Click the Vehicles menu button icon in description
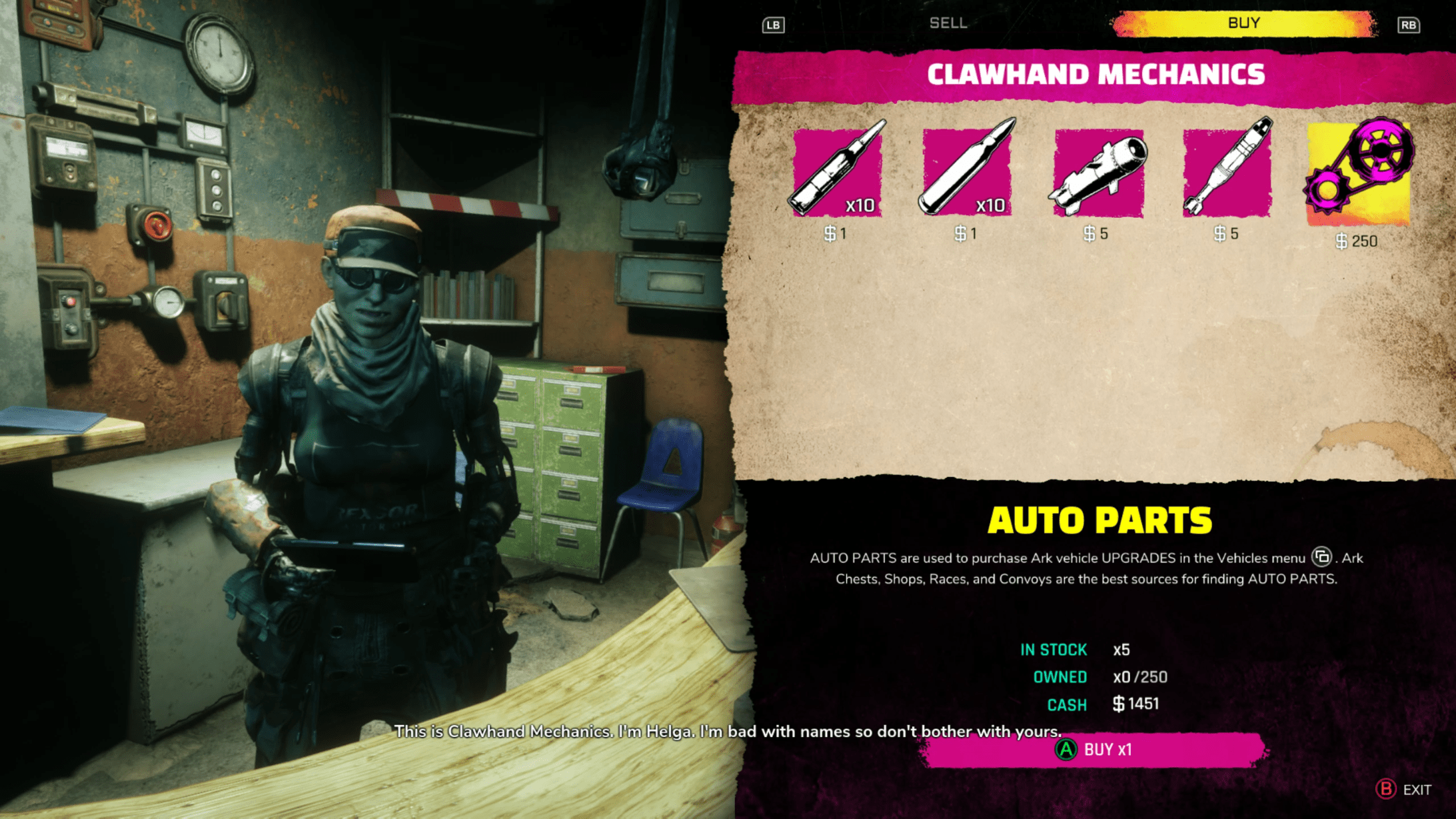The image size is (1456, 819). [x=1321, y=558]
